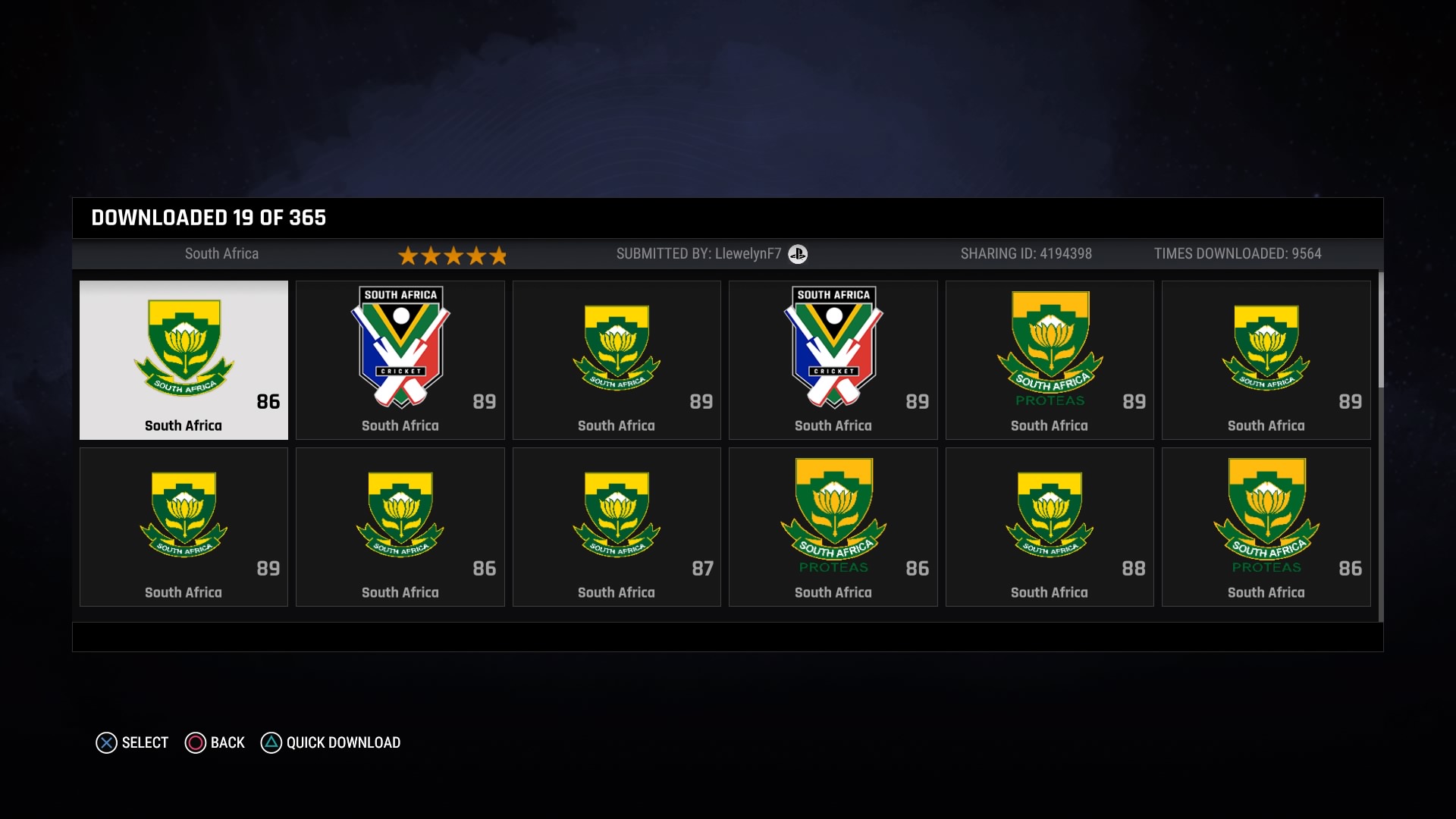Pick the South Africa team rated 87

pyautogui.click(x=617, y=527)
